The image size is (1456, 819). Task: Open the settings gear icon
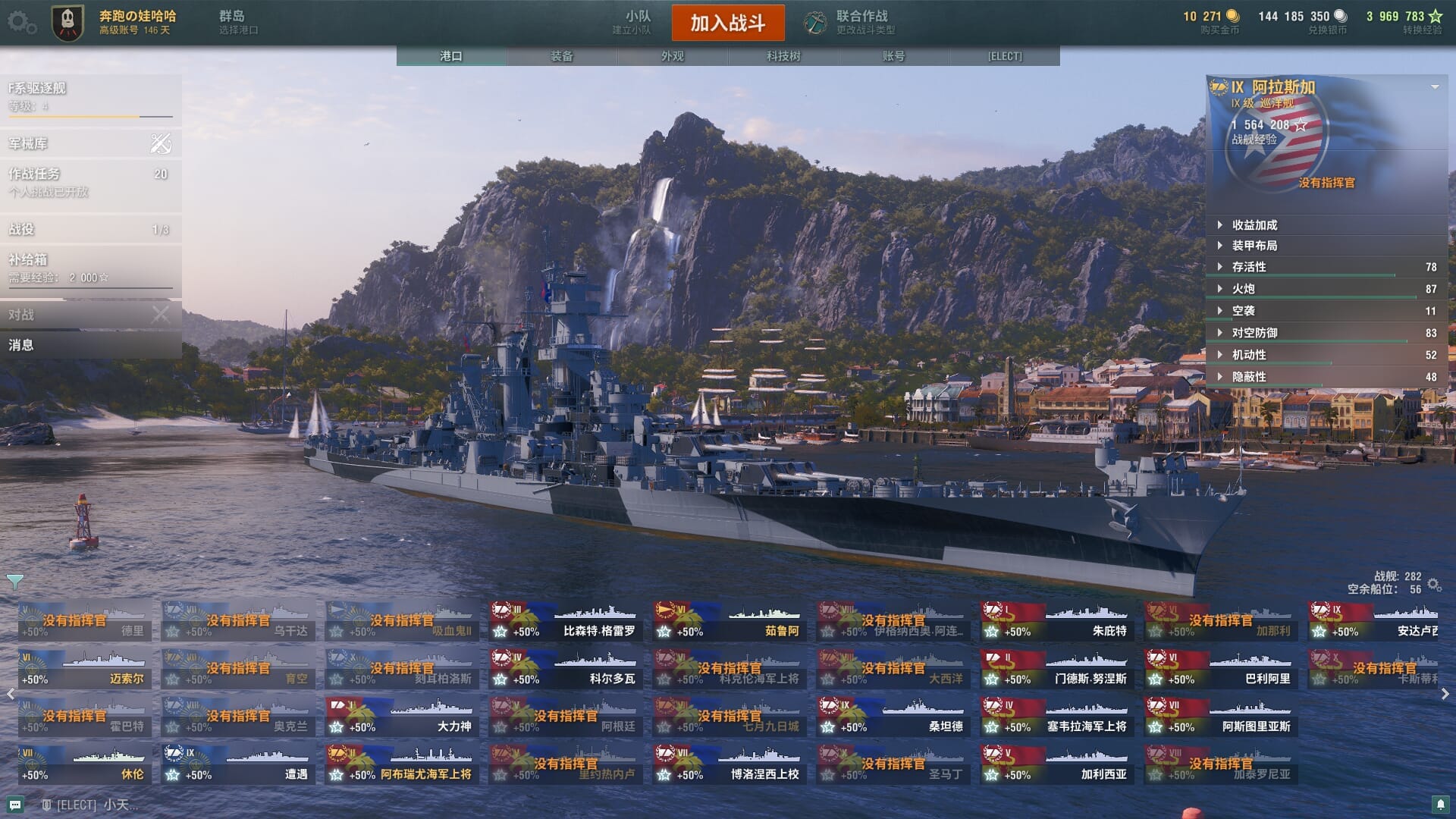click(x=20, y=22)
